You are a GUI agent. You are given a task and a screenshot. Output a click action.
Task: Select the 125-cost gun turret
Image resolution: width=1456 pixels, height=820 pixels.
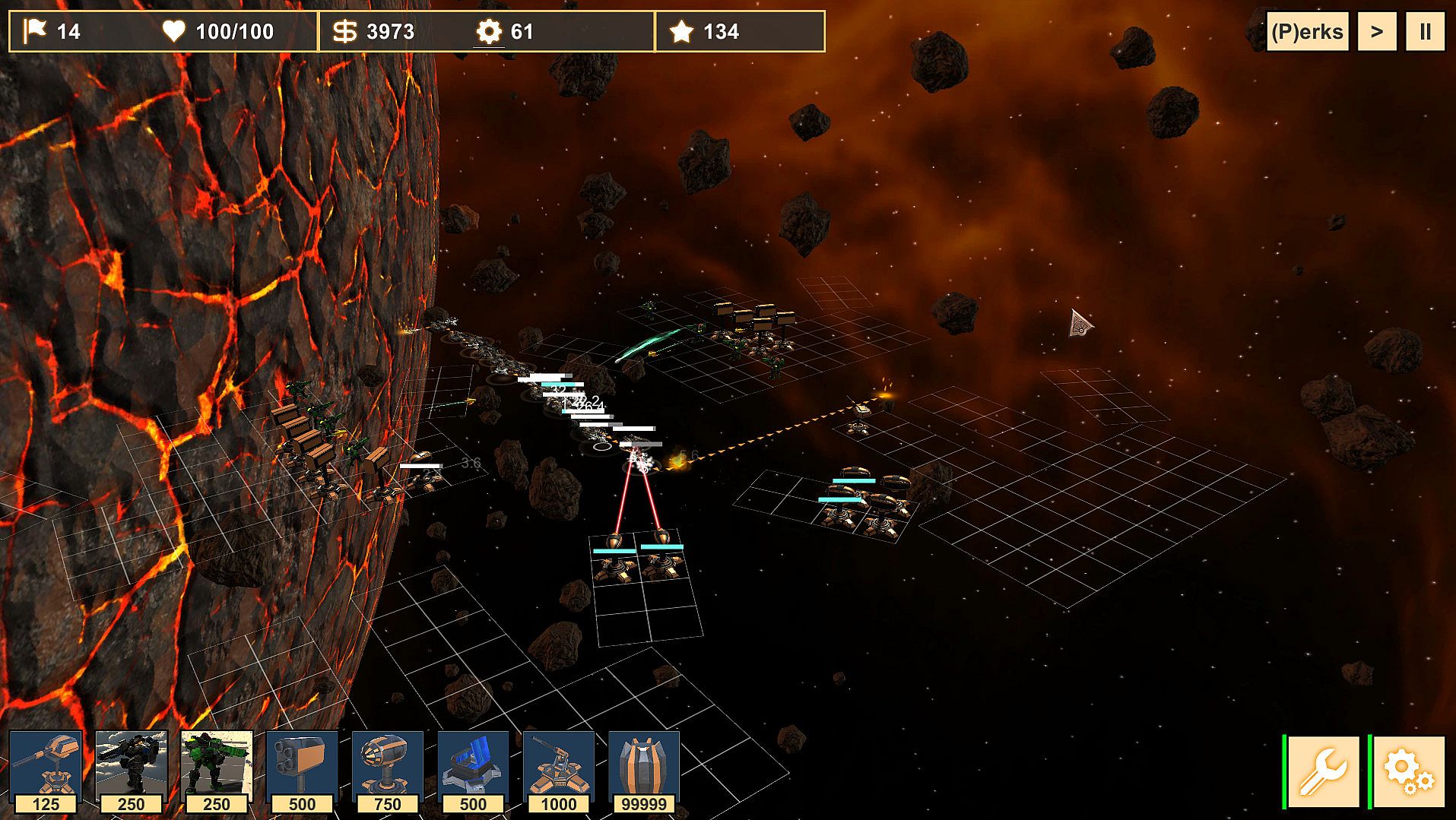pyautogui.click(x=46, y=771)
